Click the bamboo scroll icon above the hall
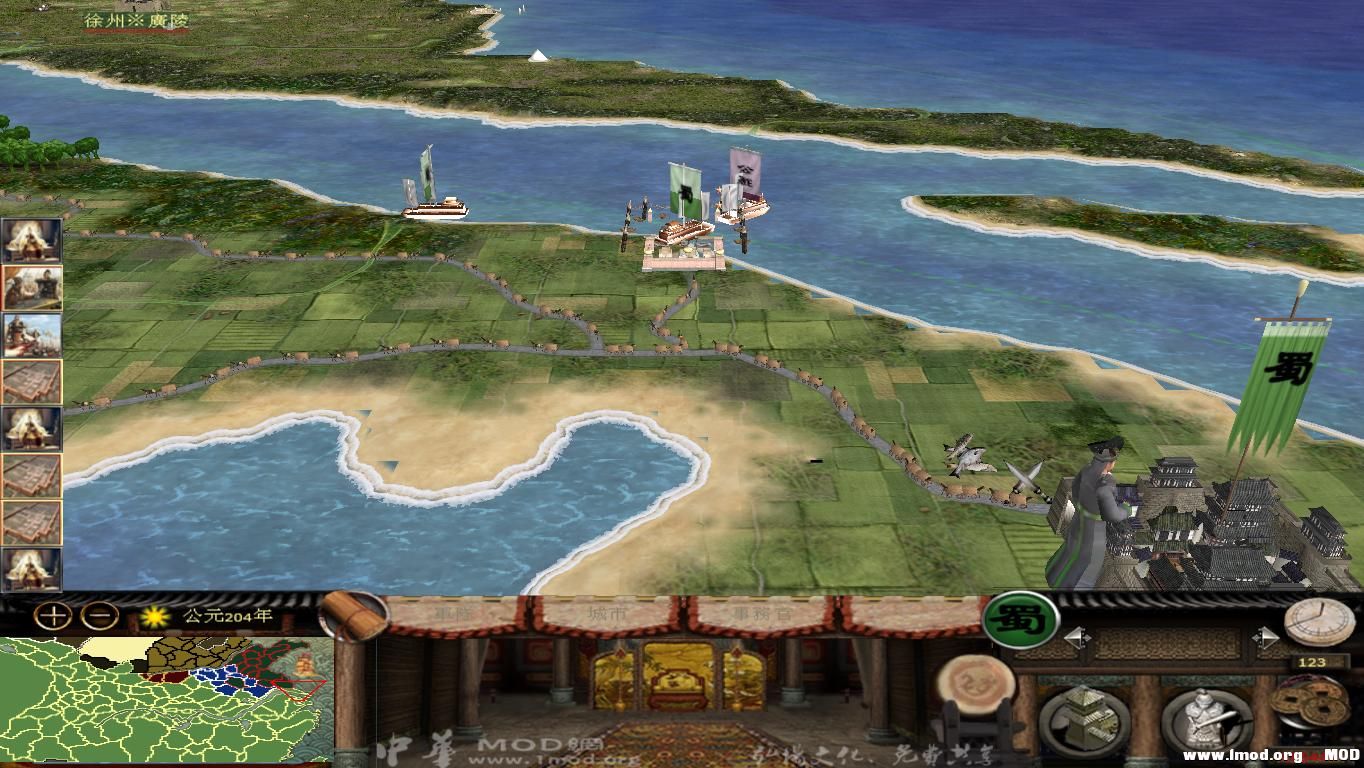The height and width of the screenshot is (768, 1364). (x=354, y=618)
